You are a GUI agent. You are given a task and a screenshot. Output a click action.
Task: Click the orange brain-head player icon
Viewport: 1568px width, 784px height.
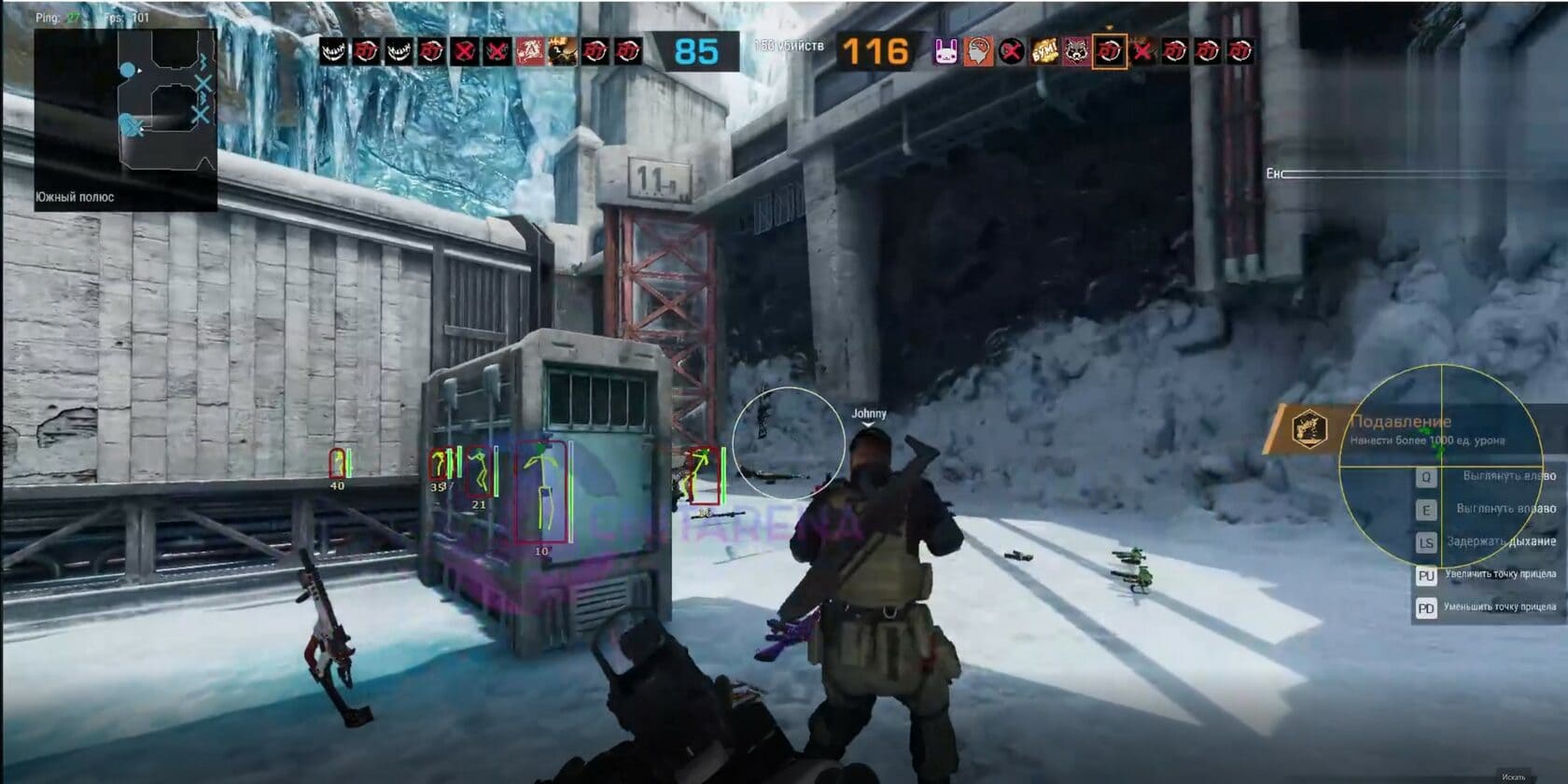[979, 53]
